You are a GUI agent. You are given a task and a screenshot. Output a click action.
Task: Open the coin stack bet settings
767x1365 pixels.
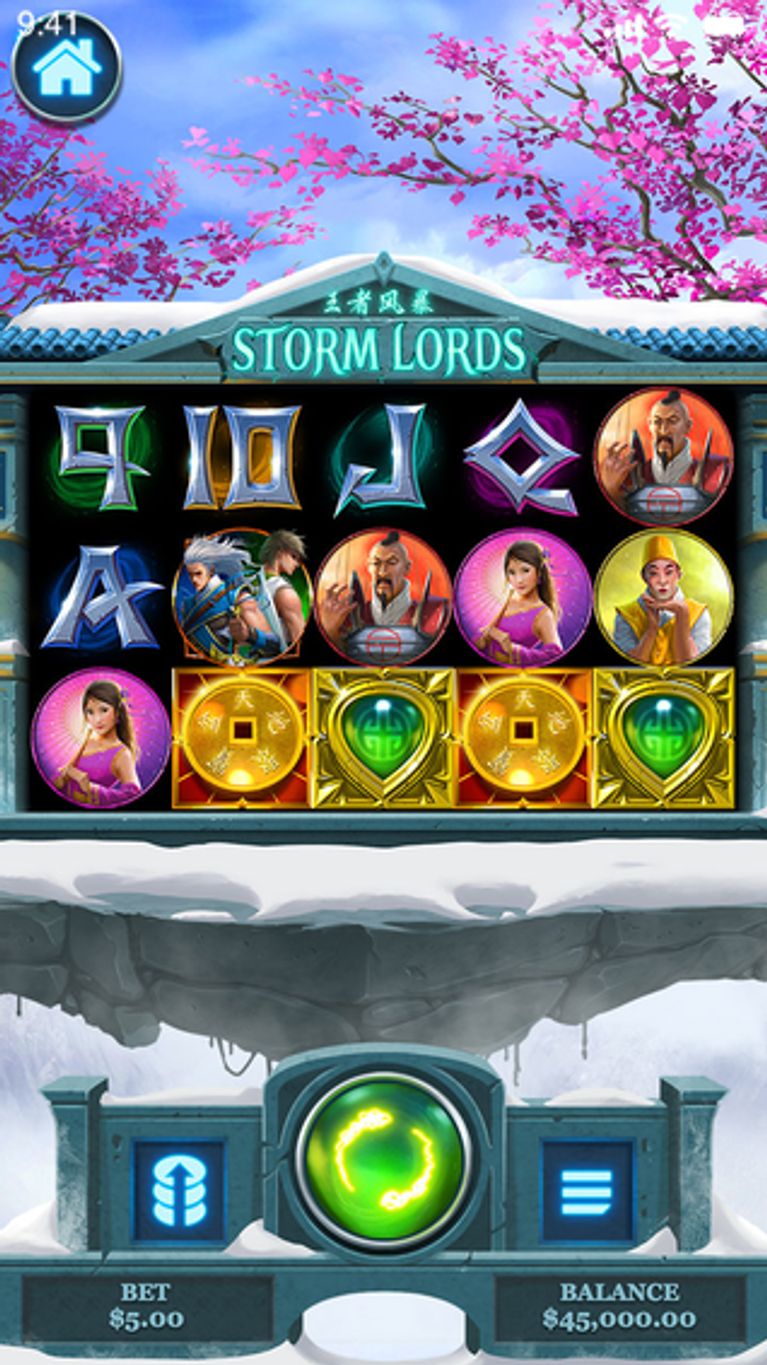pyautogui.click(x=179, y=1190)
